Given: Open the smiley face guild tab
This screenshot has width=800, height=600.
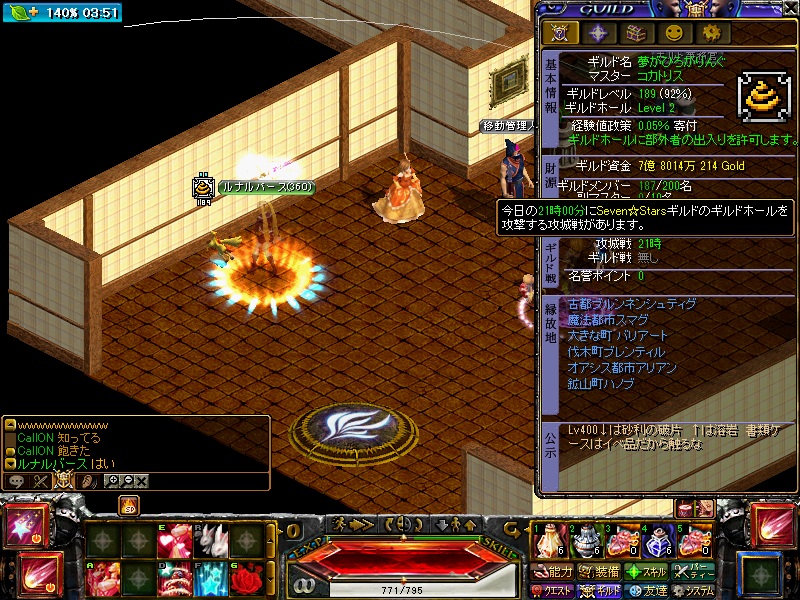Looking at the screenshot, I should [x=674, y=32].
